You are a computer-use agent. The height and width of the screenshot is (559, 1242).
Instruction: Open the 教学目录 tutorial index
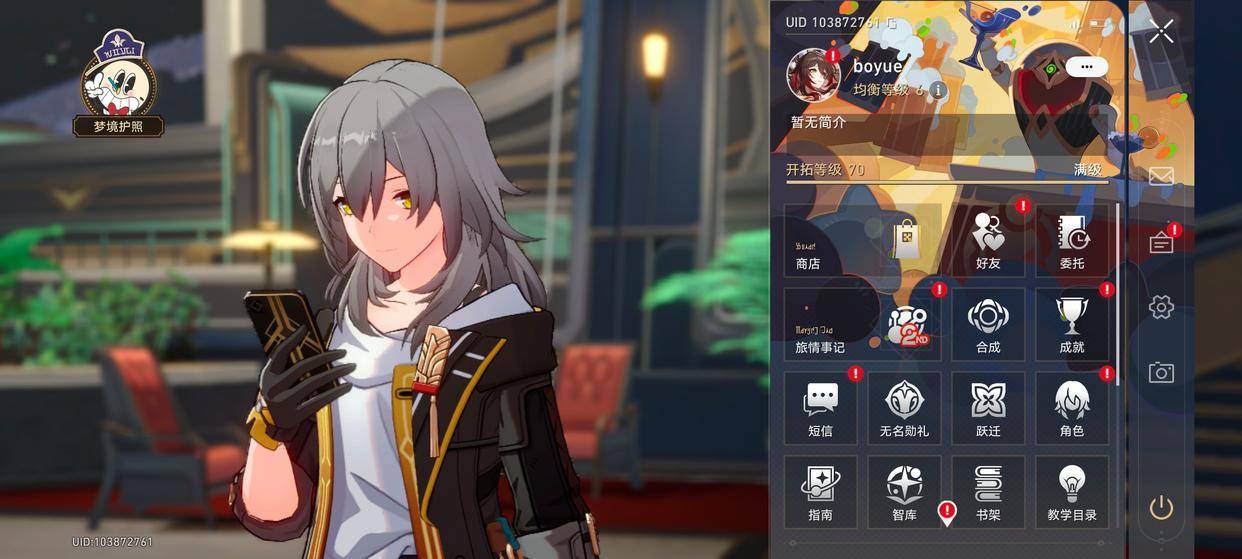tap(1072, 493)
